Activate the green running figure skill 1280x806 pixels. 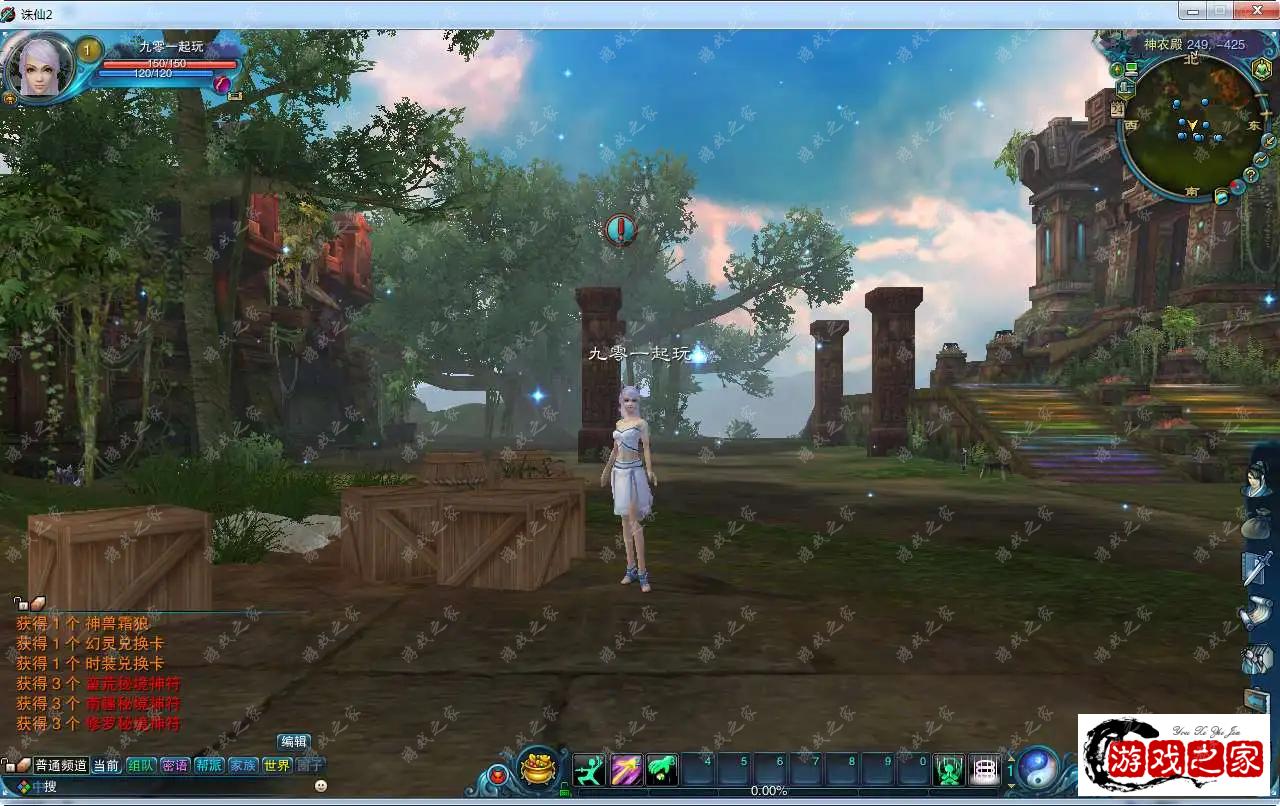590,769
